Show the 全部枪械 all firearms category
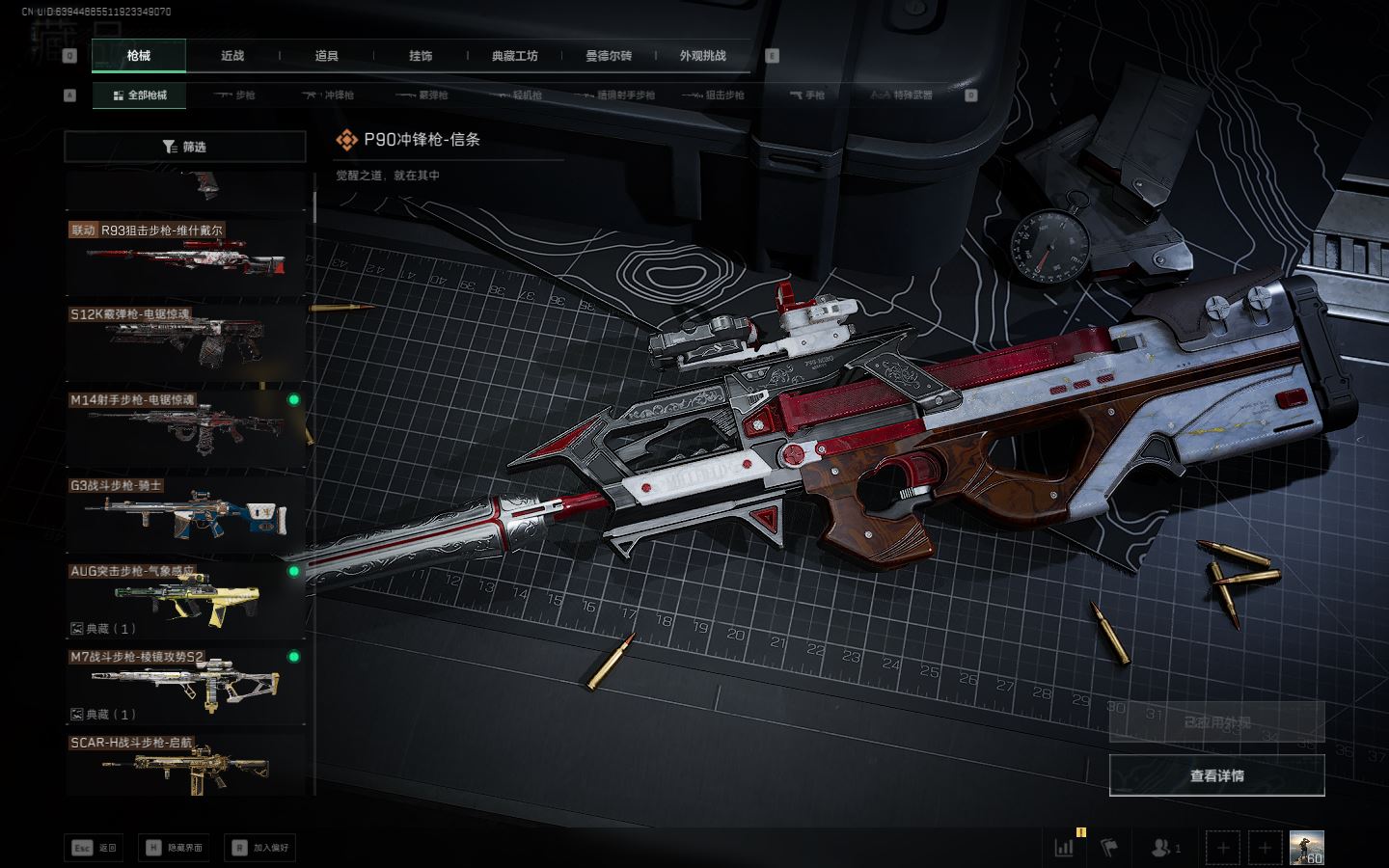Viewport: 1389px width, 868px height. [140, 95]
